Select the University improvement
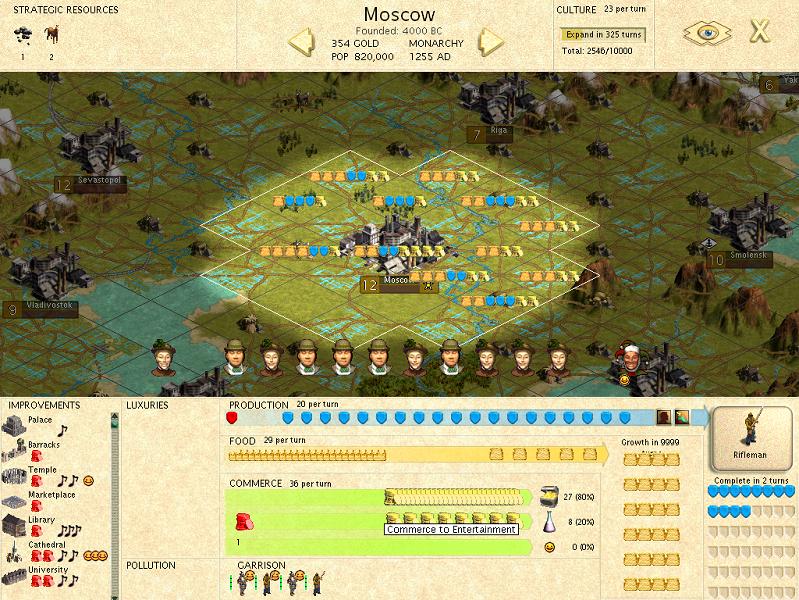 point(15,576)
